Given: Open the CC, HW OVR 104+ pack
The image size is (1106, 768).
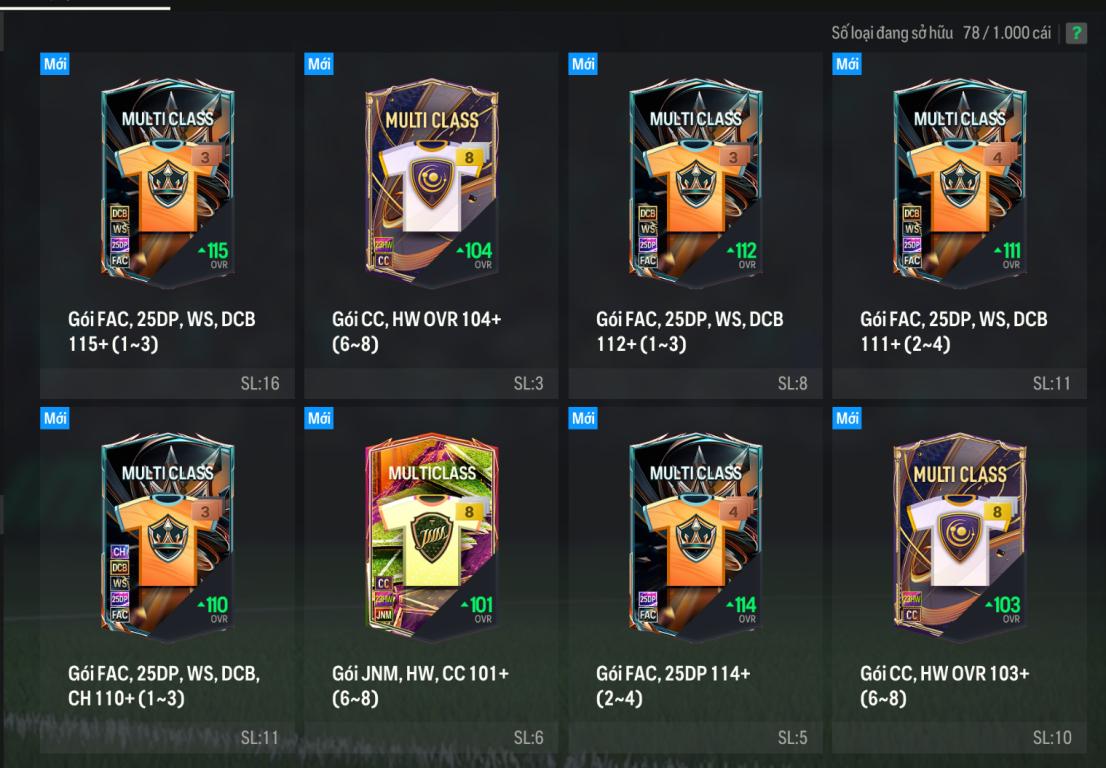Looking at the screenshot, I should 431,180.
